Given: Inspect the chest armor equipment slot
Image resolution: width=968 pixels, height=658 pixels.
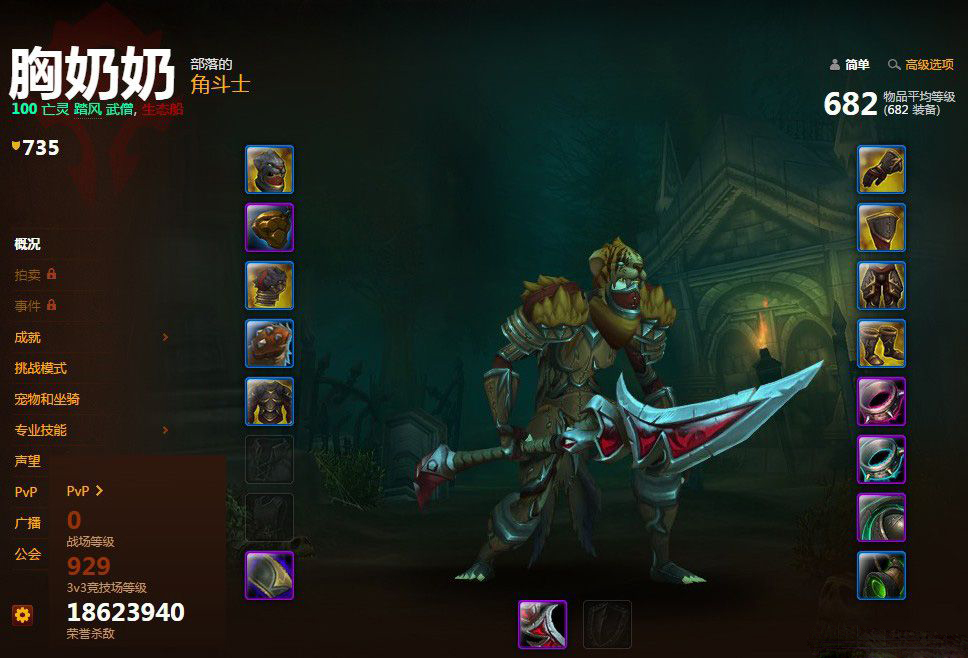Looking at the screenshot, I should coord(270,402).
